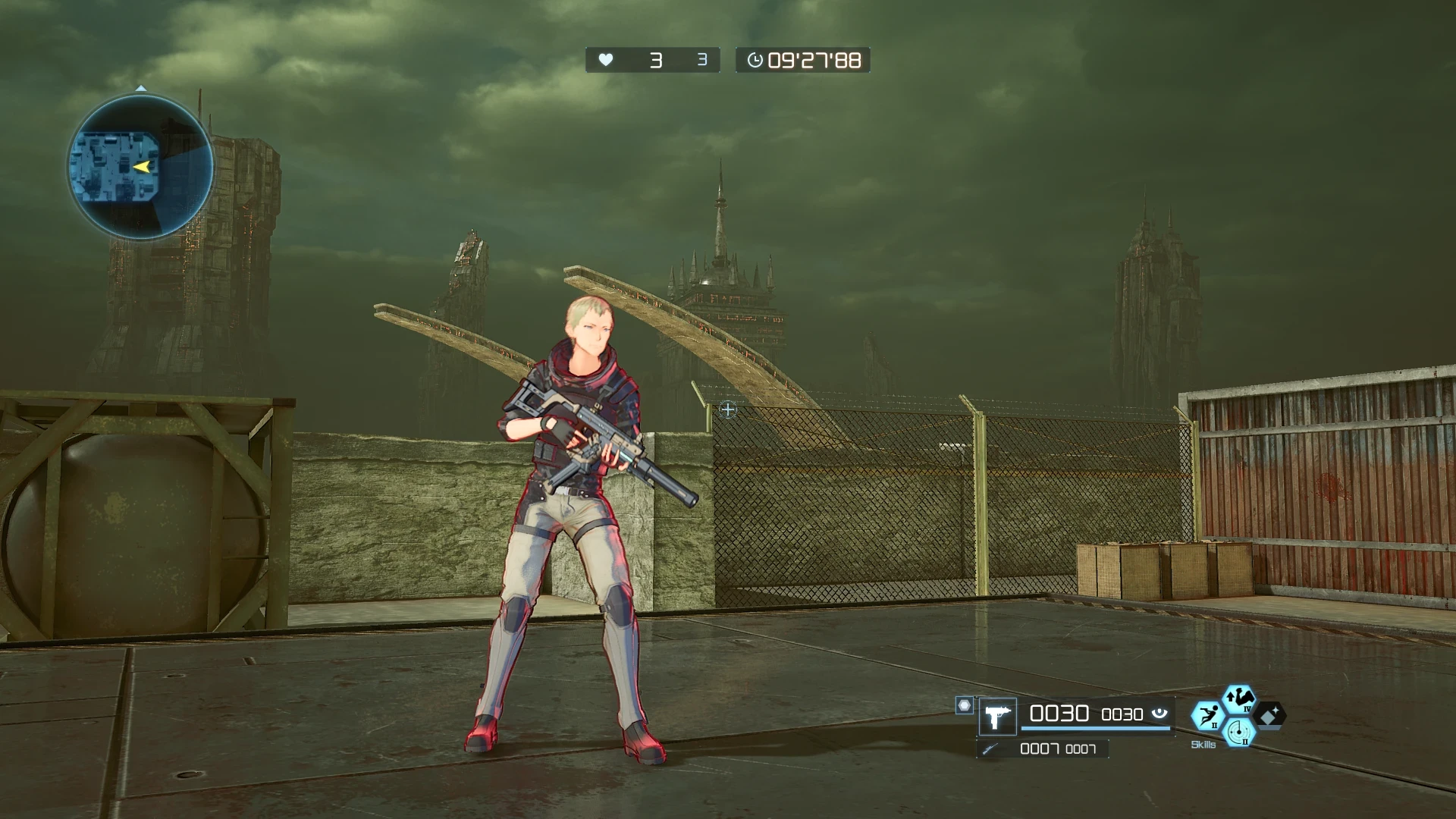Use the flexed-arm strength boost skill
1456x819 pixels.
click(1239, 699)
